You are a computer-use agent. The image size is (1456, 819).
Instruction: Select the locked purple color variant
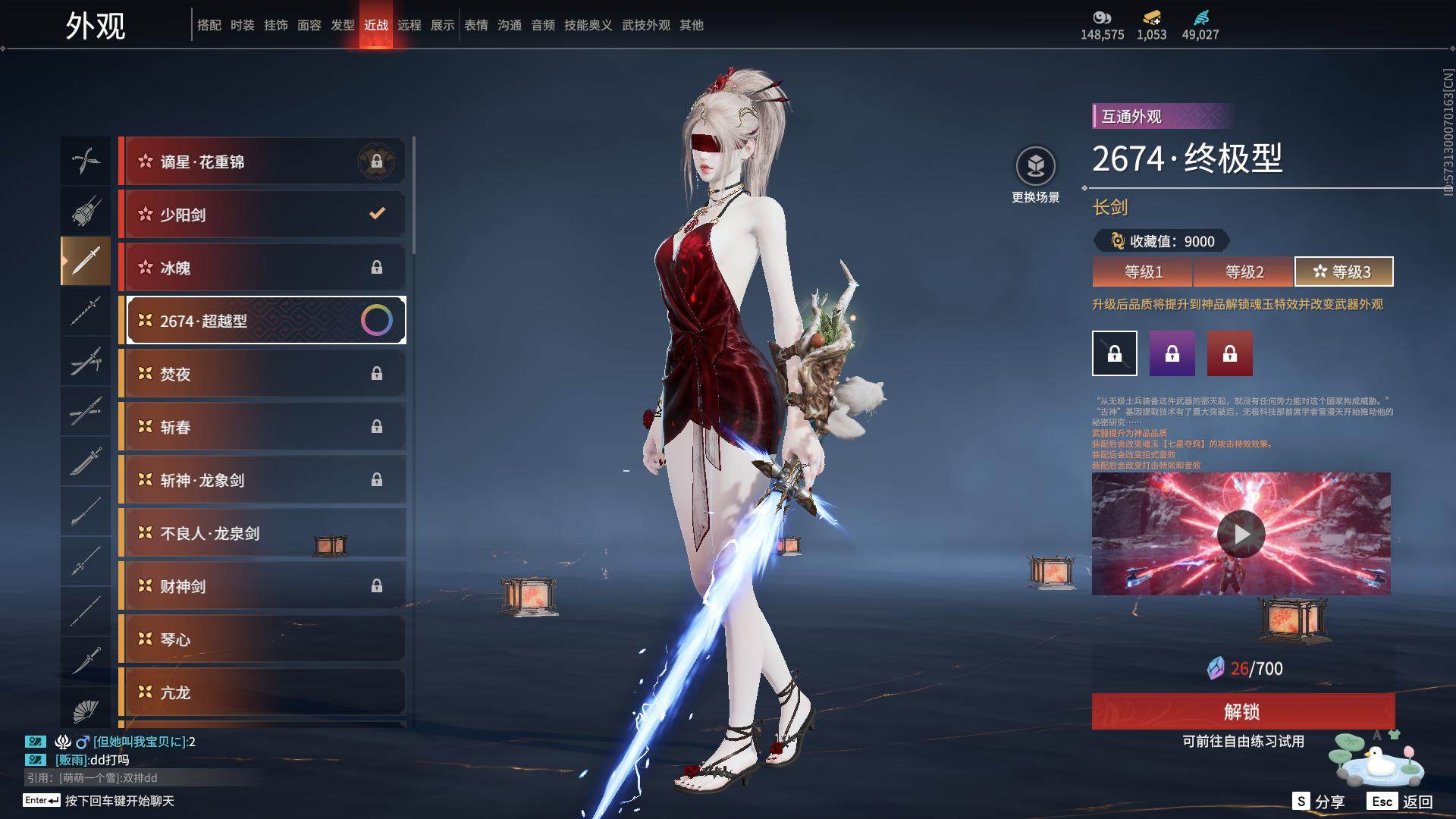click(x=1172, y=353)
